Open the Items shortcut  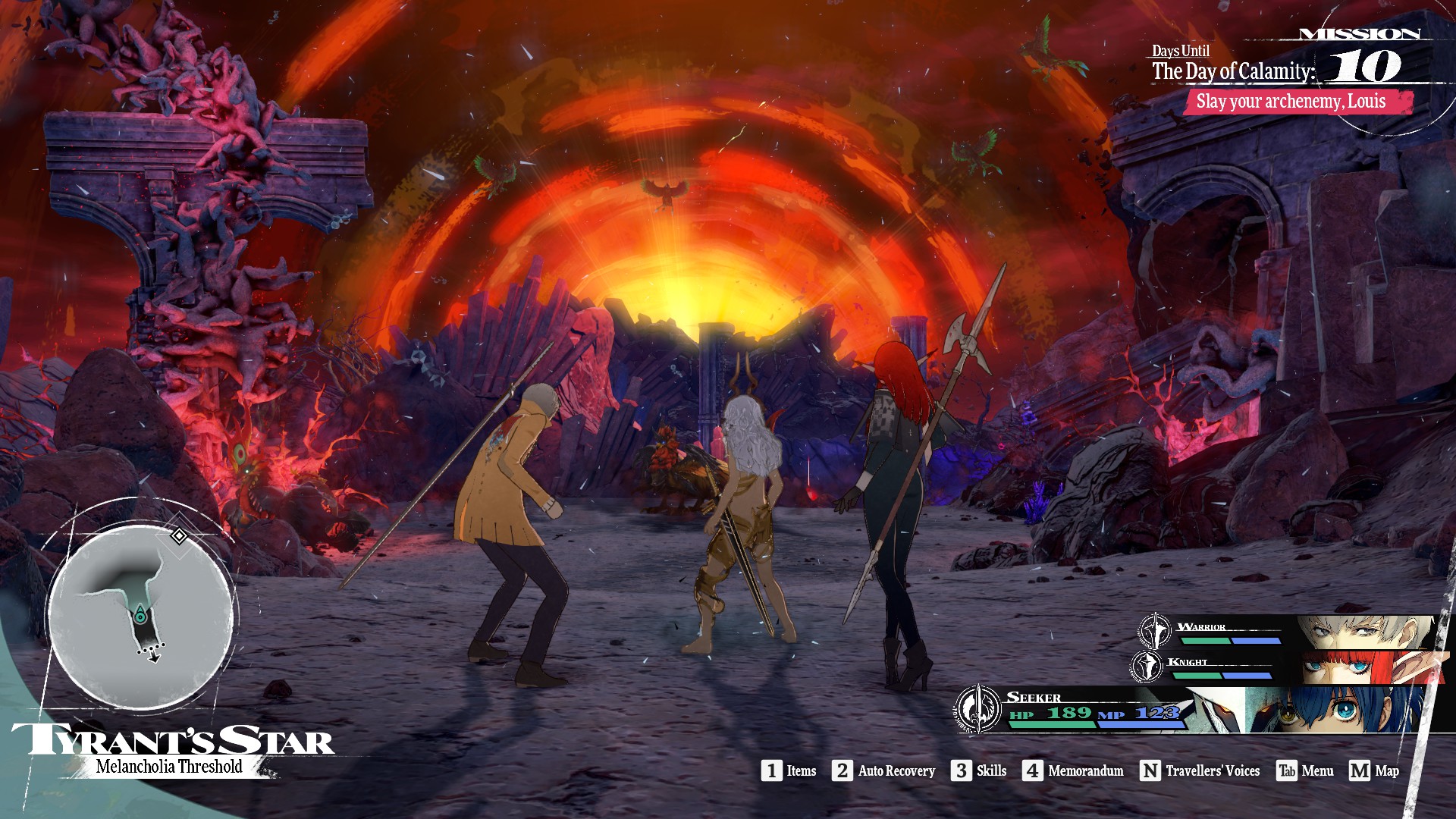pyautogui.click(x=789, y=771)
